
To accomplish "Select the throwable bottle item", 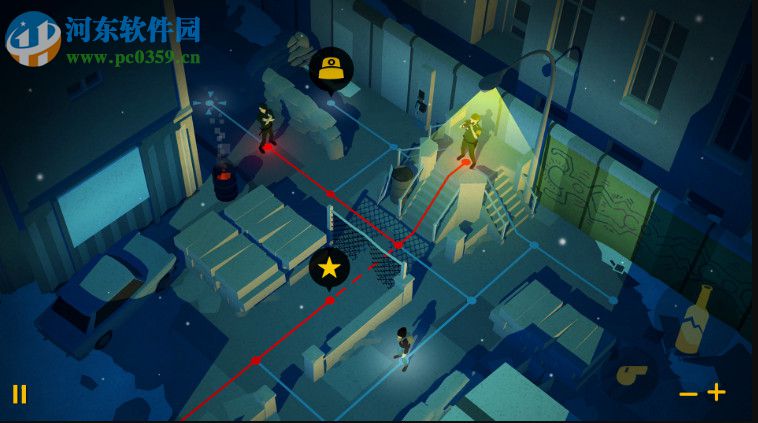I will coord(694,319).
